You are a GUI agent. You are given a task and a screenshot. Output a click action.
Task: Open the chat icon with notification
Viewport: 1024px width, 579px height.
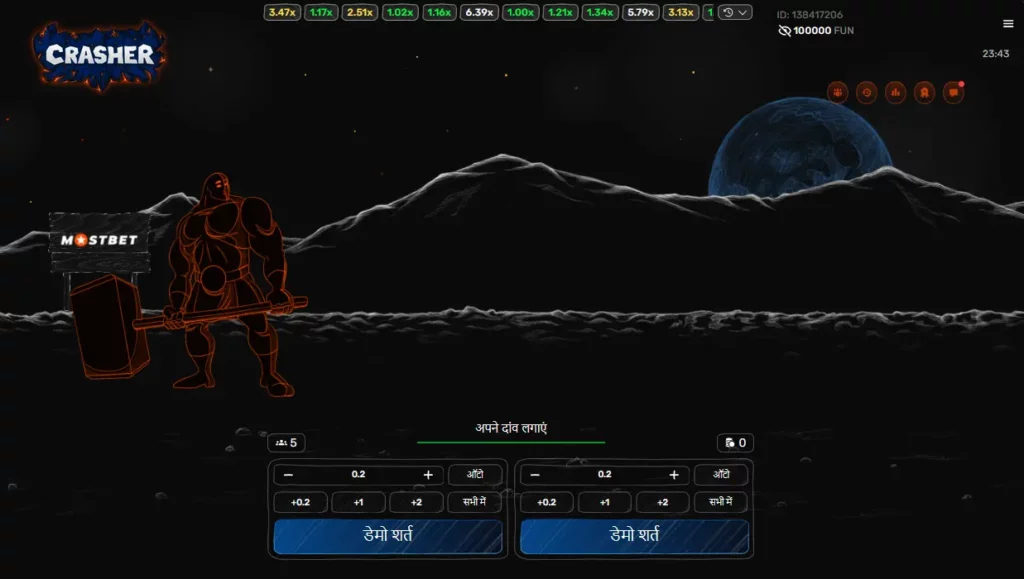pos(954,92)
